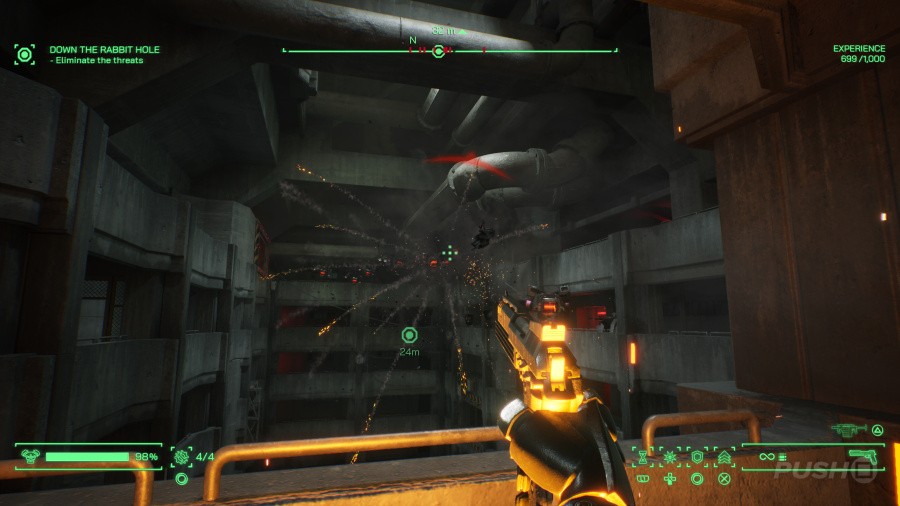
Task: Click the 24m objective waypoint marker
Action: coord(408,335)
